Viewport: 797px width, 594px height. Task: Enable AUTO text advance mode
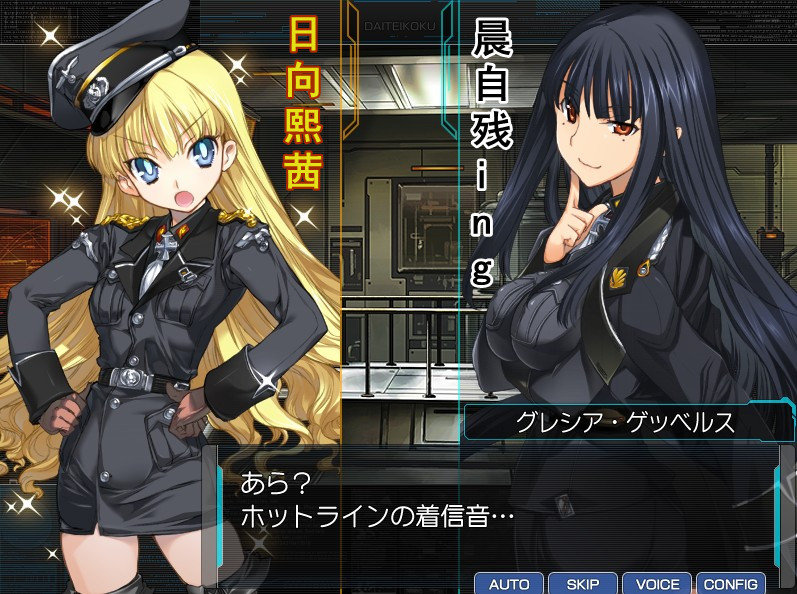(509, 584)
